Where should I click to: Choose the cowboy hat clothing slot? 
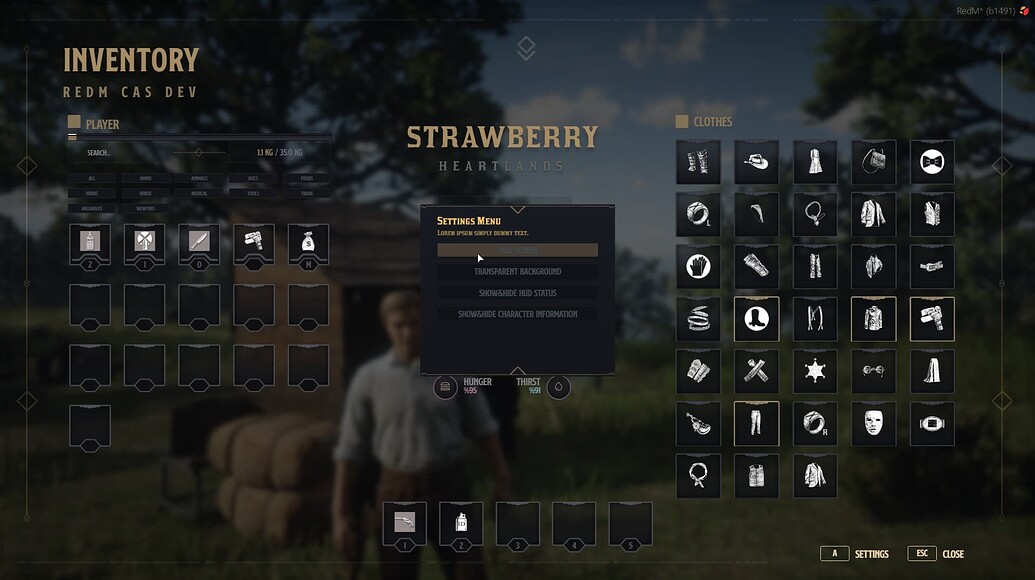click(x=756, y=161)
